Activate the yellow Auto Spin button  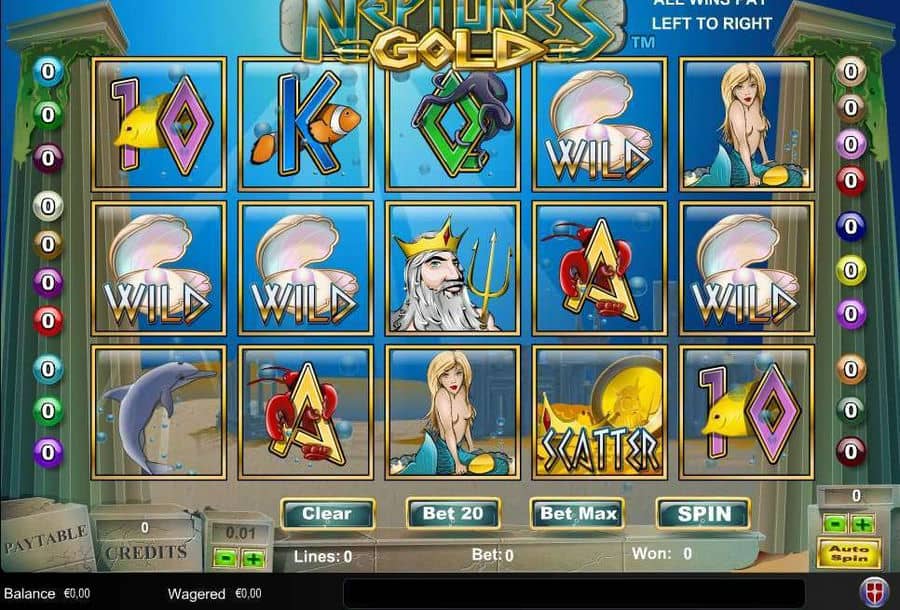tap(848, 551)
